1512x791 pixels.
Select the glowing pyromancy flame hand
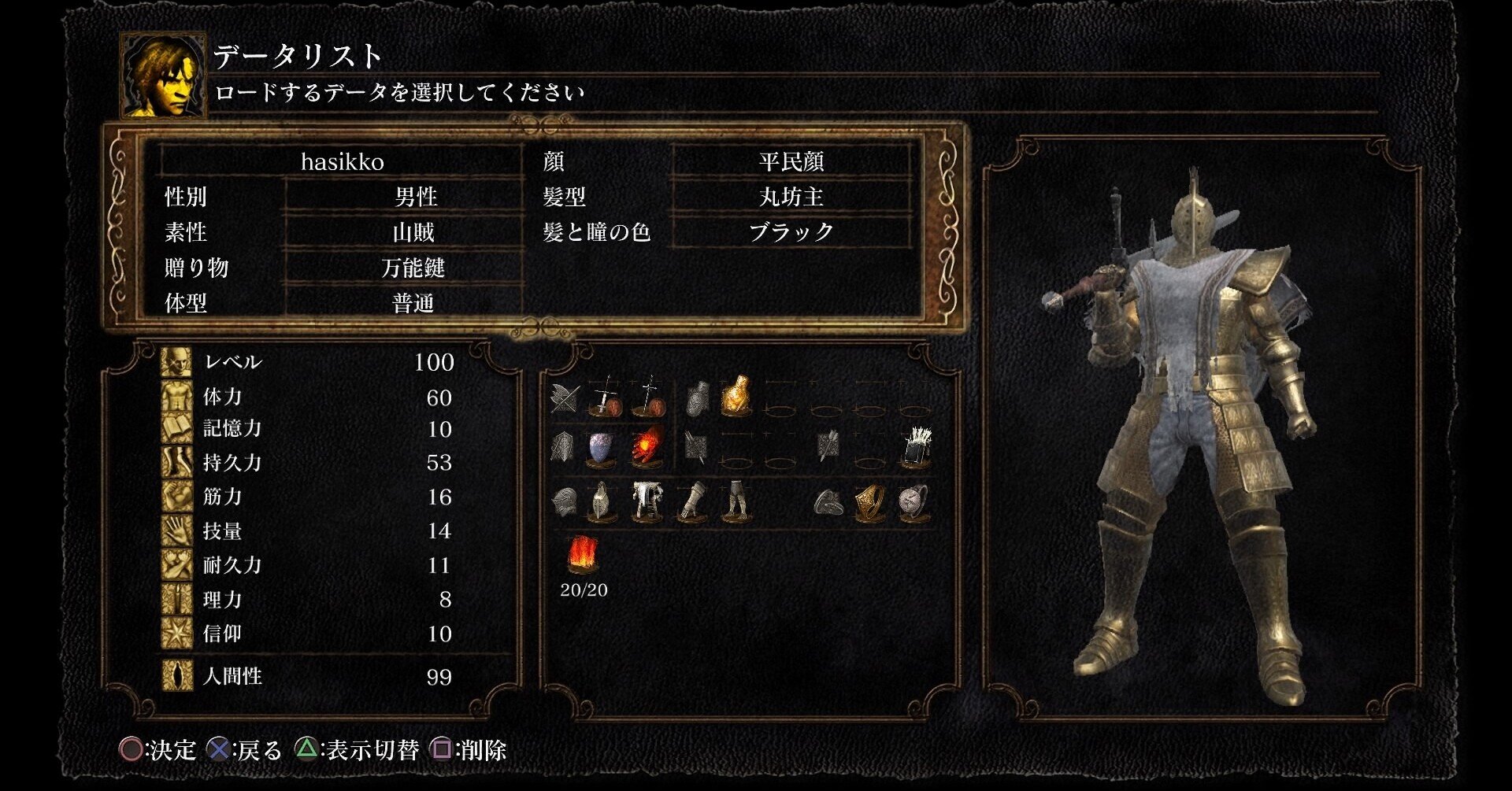(x=647, y=448)
